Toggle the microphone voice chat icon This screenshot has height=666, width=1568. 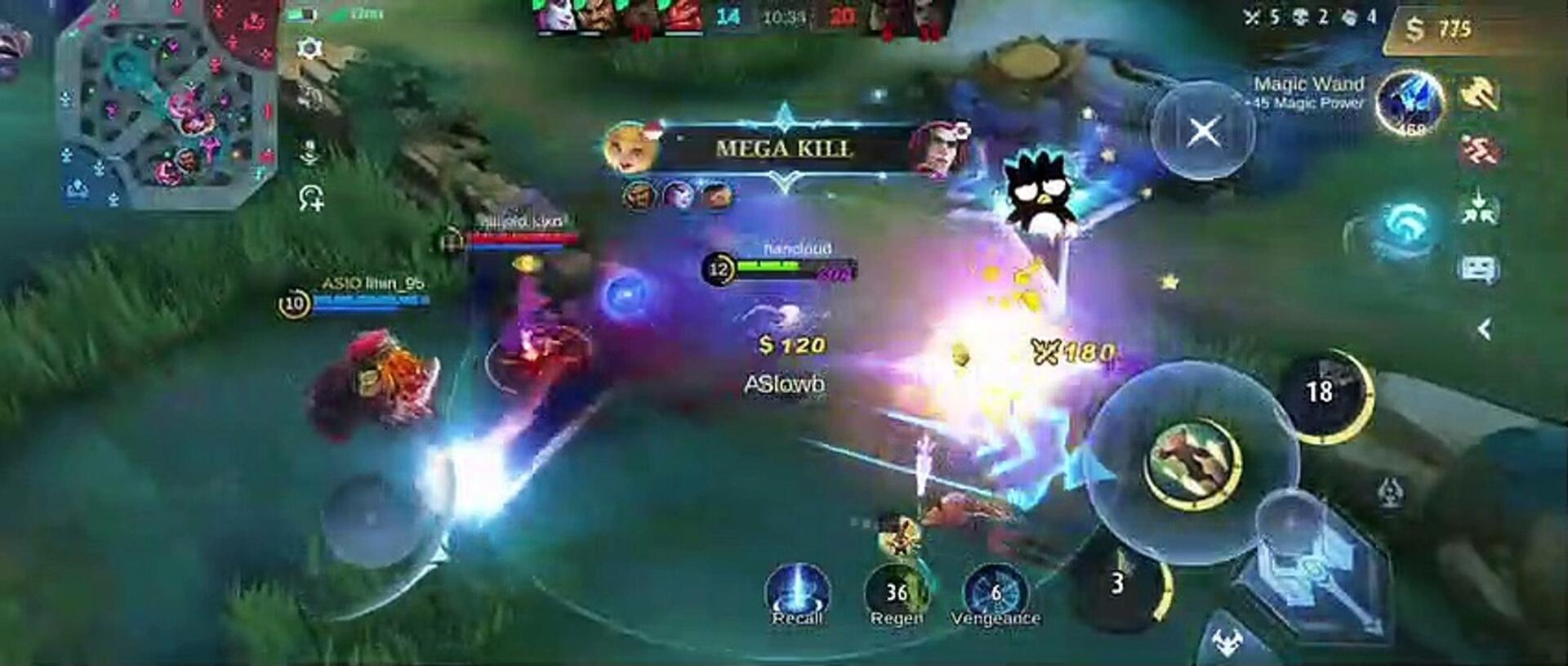[310, 153]
